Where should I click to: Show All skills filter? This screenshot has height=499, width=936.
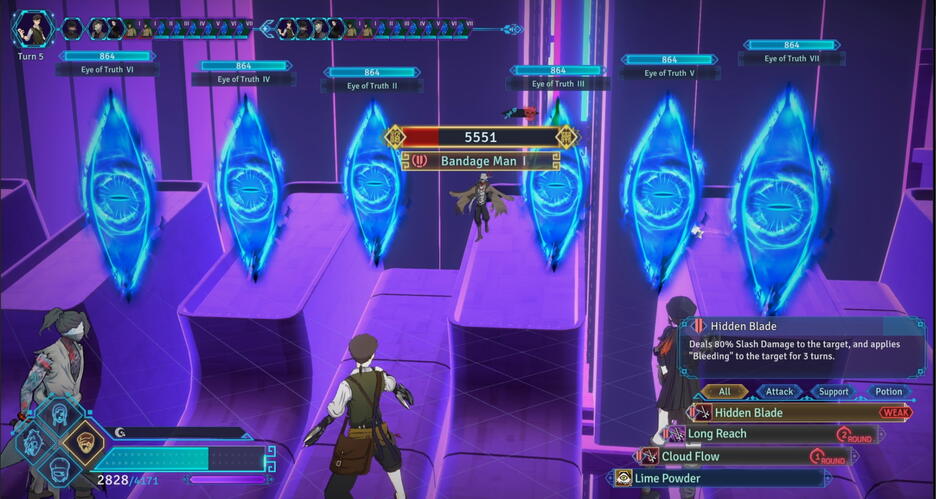pos(724,392)
